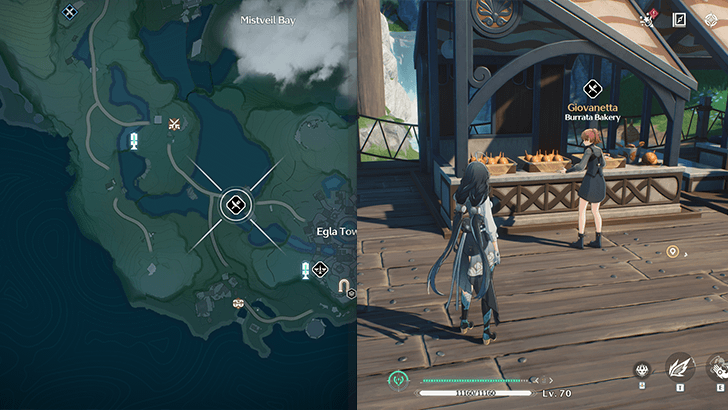
Task: Select the highlighted bakery marker on the map
Action: 235,205
